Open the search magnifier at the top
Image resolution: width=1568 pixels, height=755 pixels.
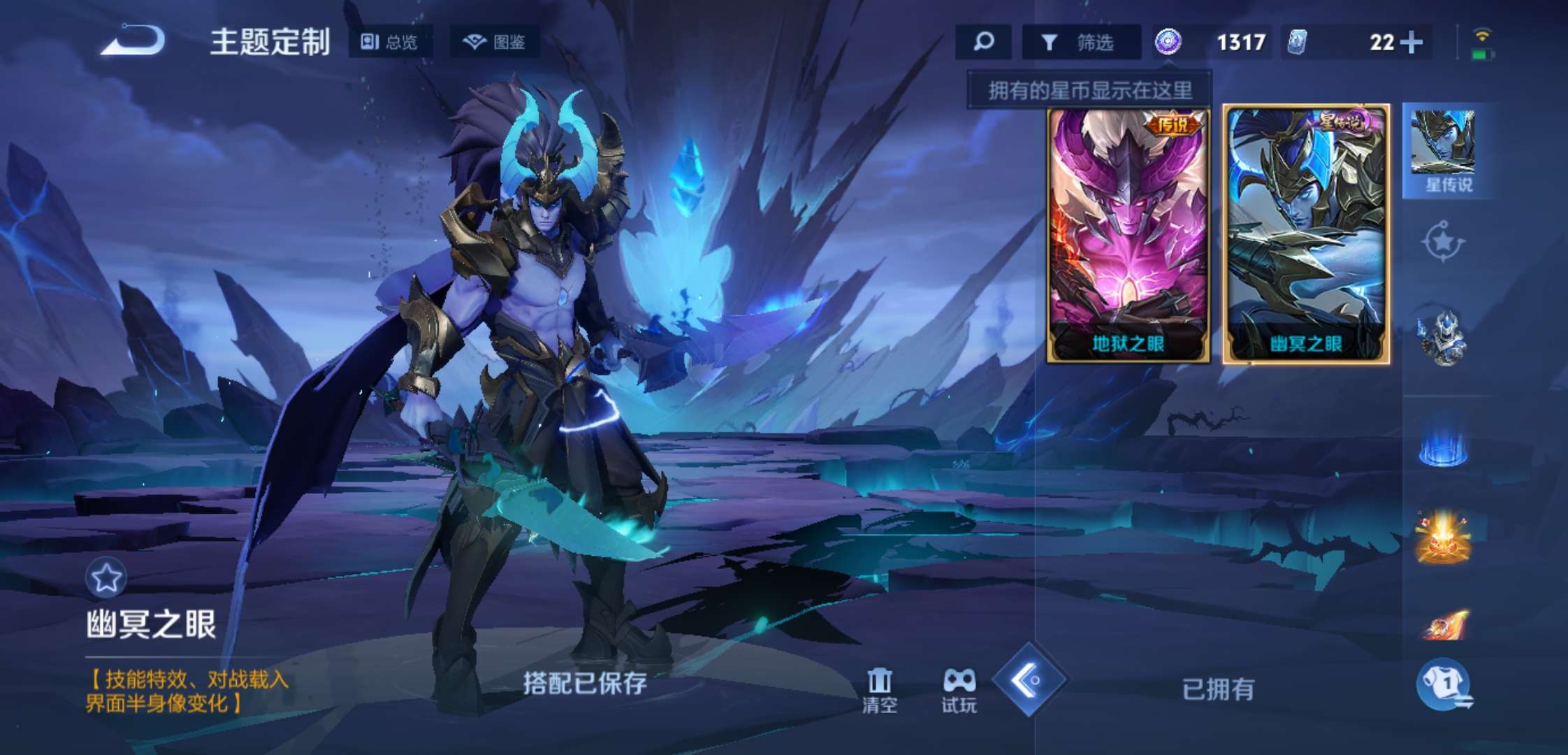[983, 42]
